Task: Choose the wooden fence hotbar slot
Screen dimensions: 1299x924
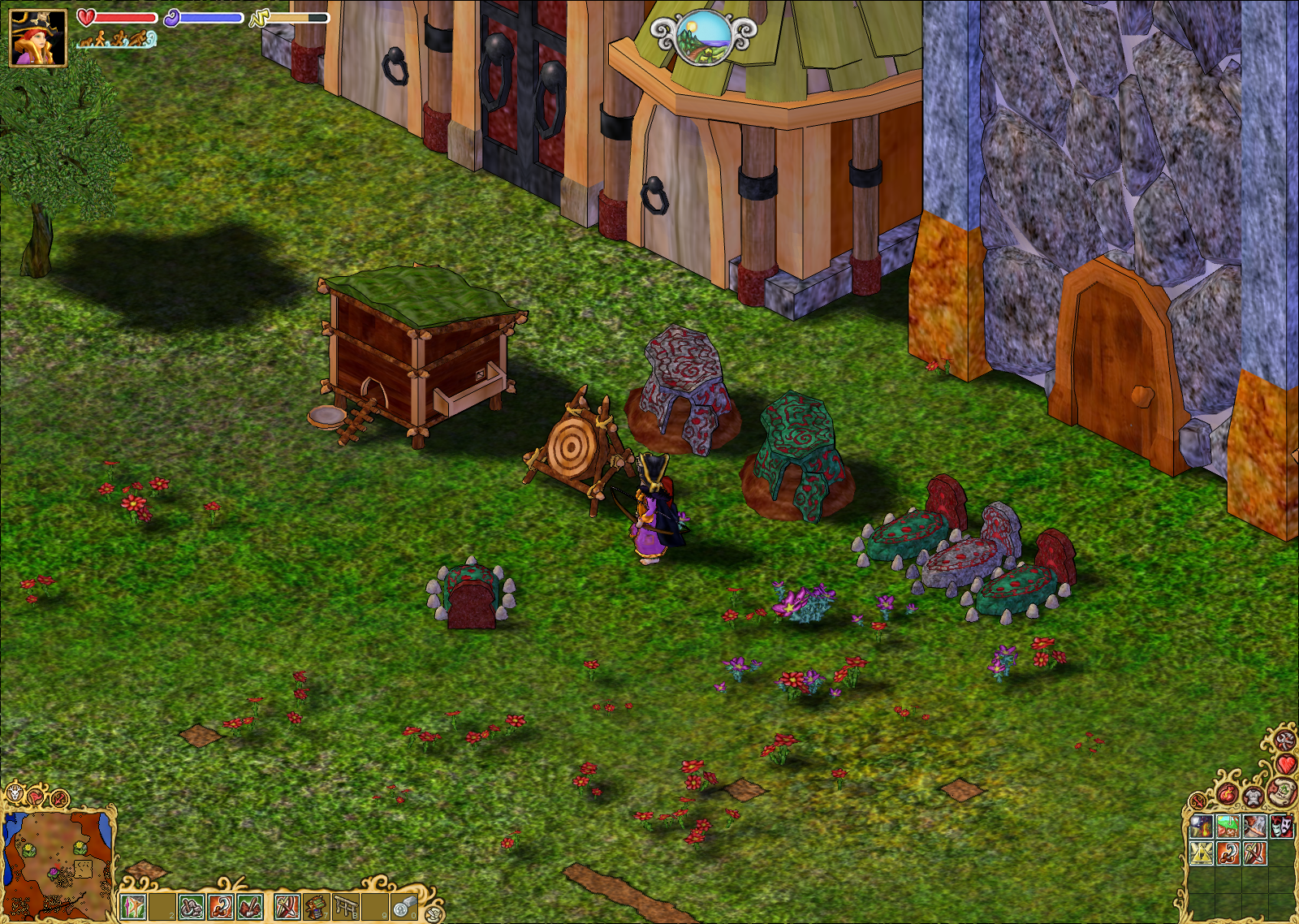Action: [x=347, y=906]
